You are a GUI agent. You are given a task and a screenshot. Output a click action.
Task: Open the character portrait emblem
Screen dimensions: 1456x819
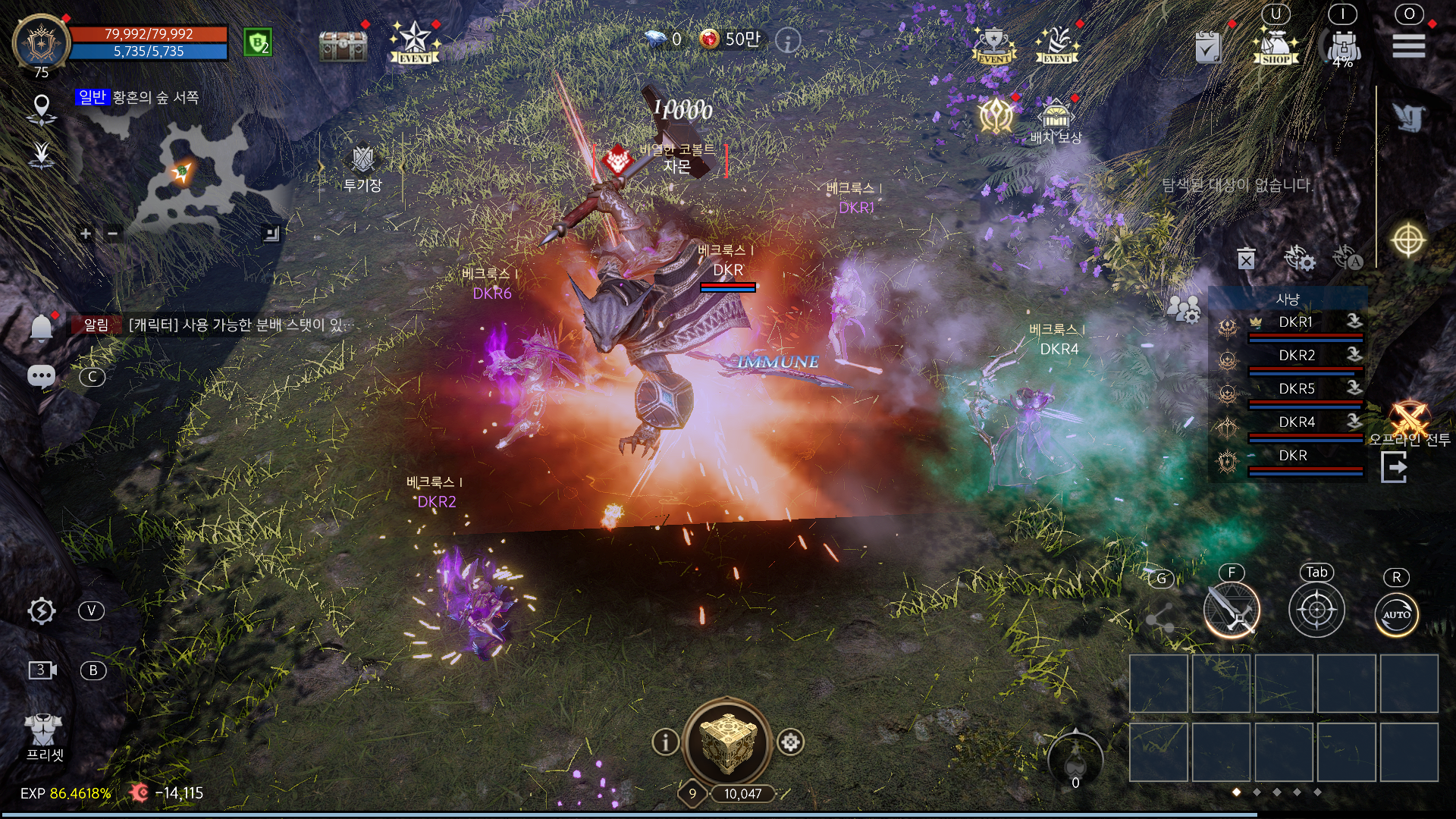pyautogui.click(x=41, y=44)
